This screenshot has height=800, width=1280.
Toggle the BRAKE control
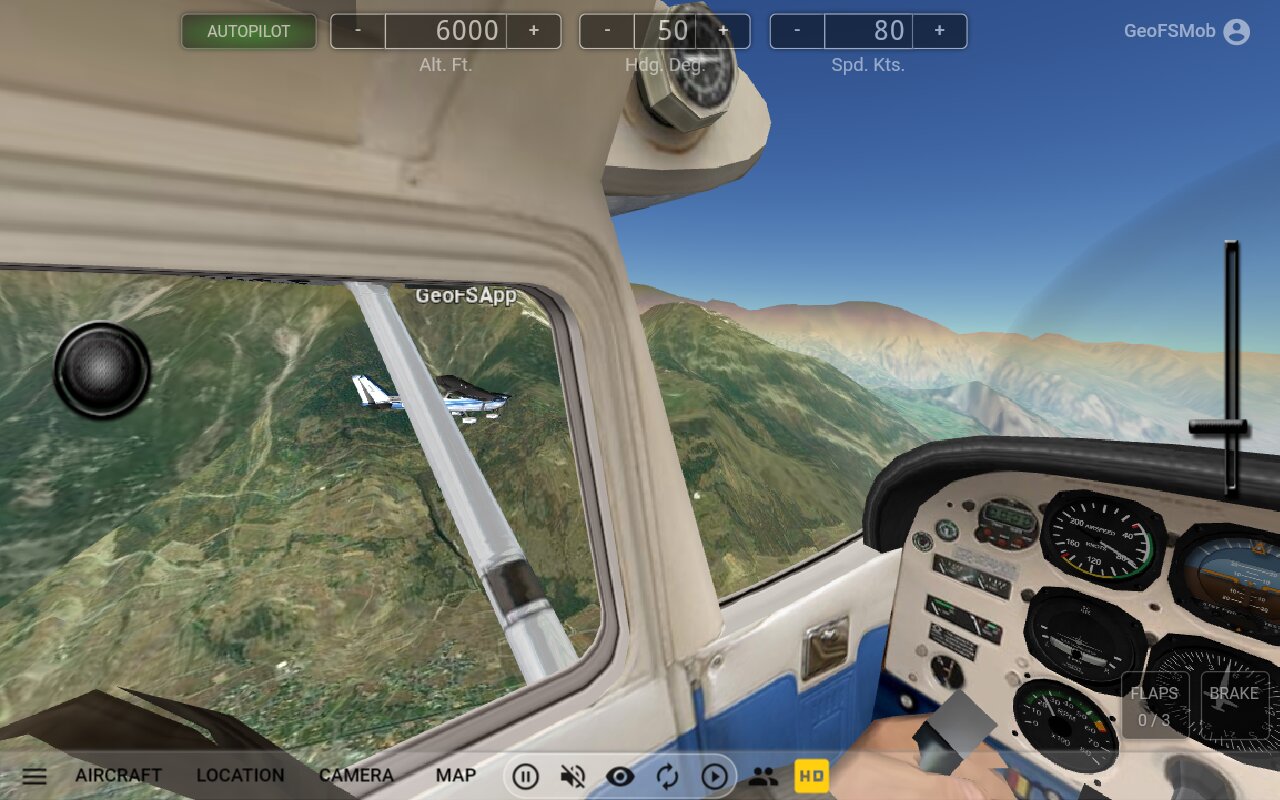click(x=1235, y=702)
